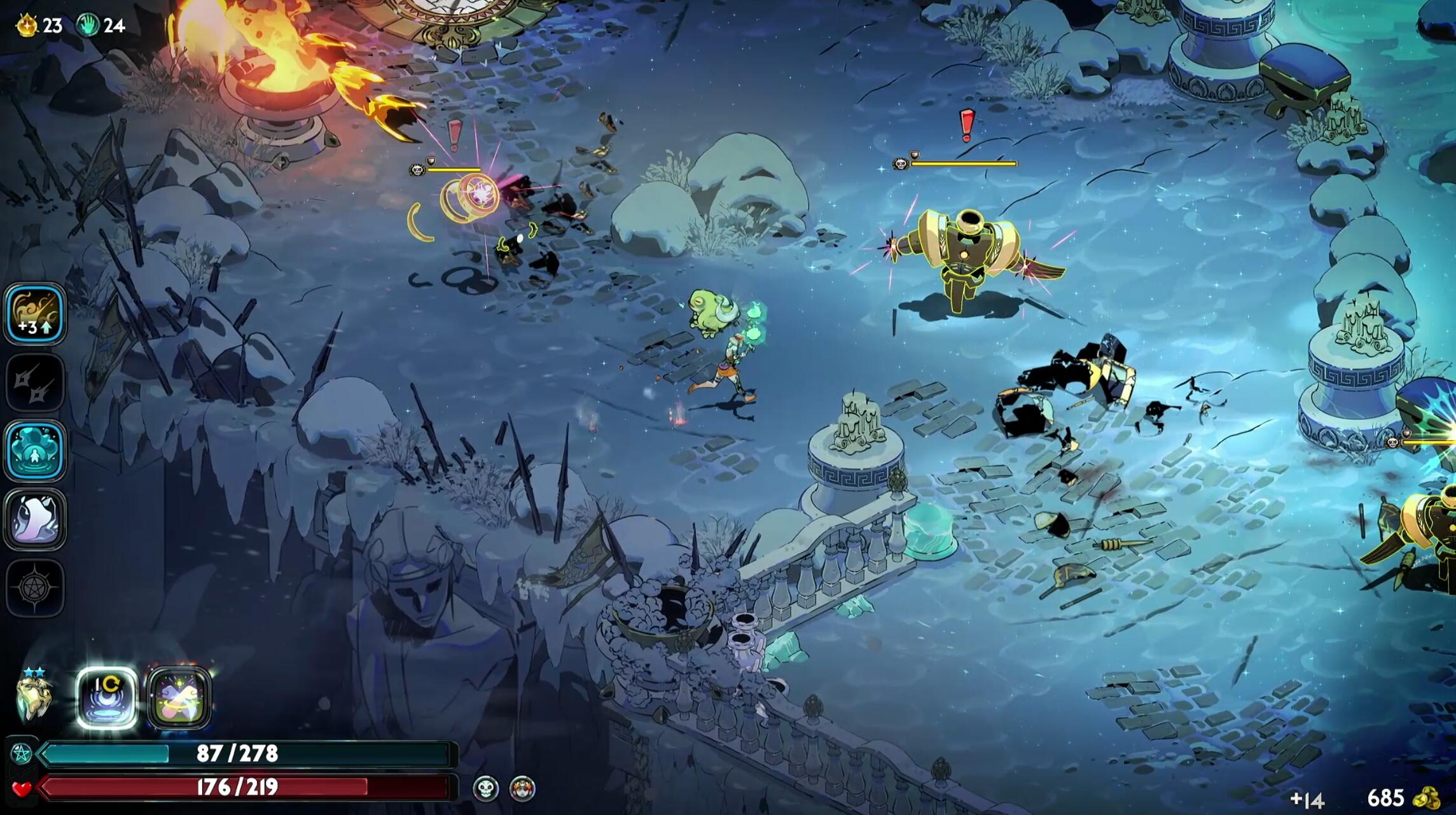Click the white skull status icon

tap(485, 789)
